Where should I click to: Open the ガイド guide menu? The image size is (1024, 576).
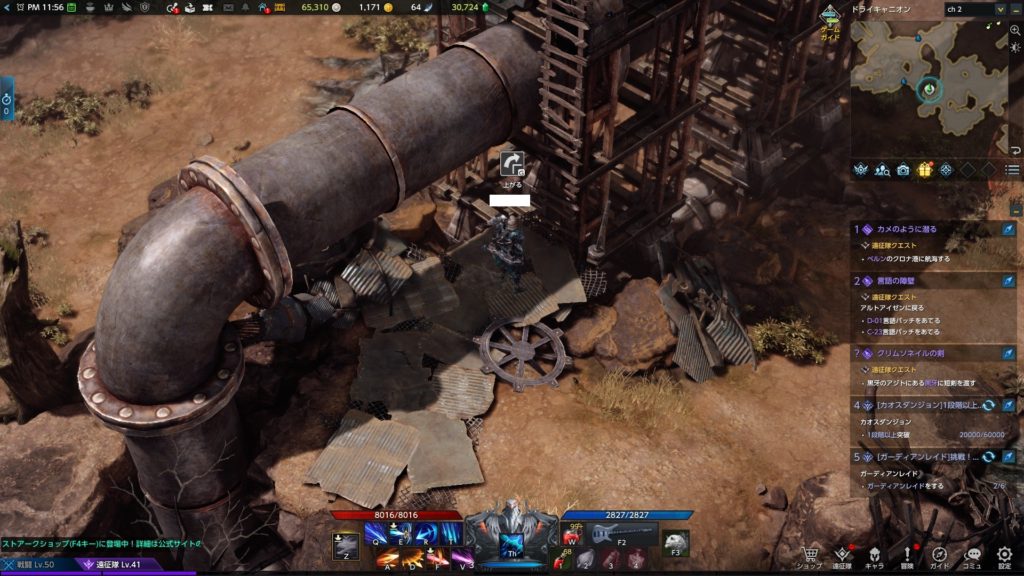click(x=940, y=556)
